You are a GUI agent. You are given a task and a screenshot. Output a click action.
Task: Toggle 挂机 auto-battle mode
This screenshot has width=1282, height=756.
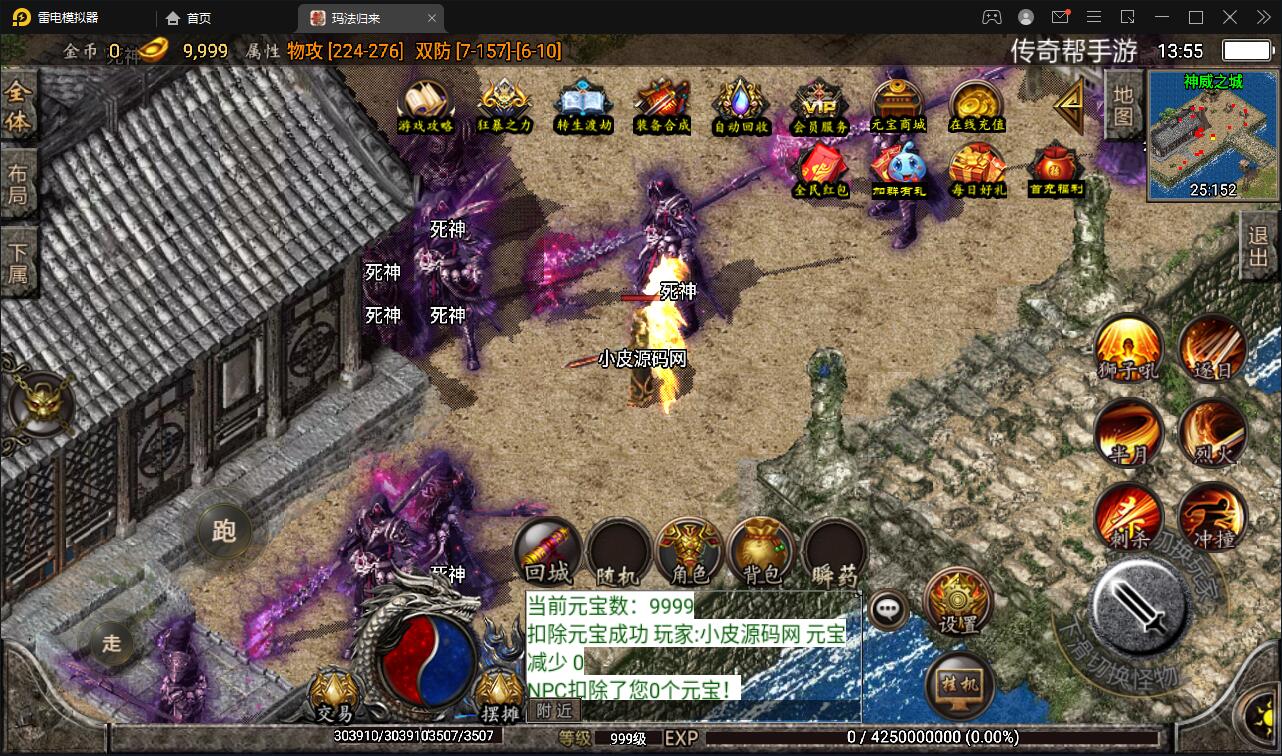(x=957, y=684)
